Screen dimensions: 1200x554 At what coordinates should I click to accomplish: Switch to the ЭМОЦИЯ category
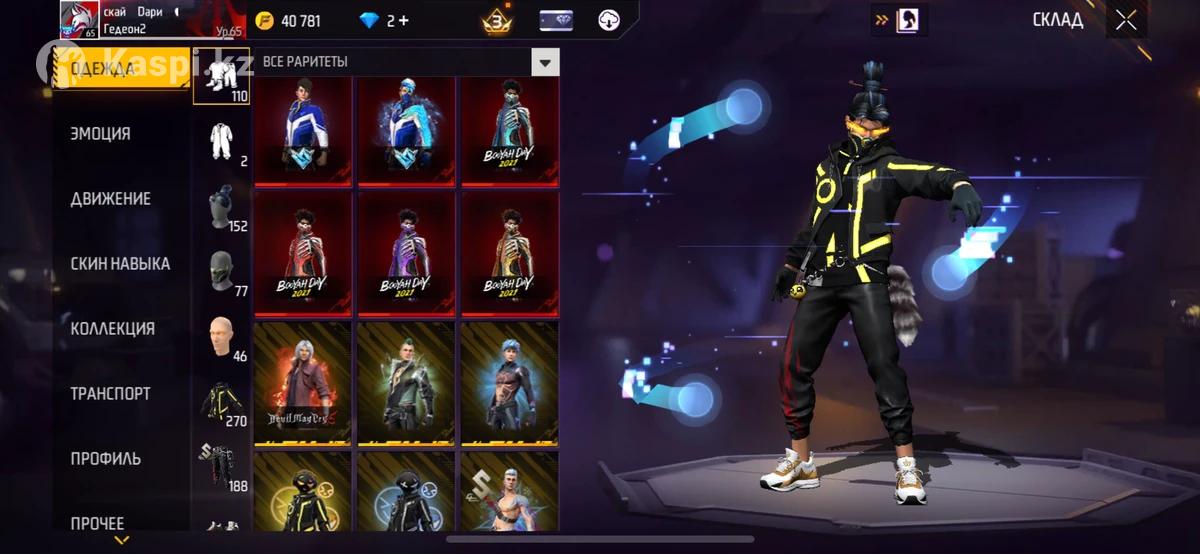click(x=101, y=134)
